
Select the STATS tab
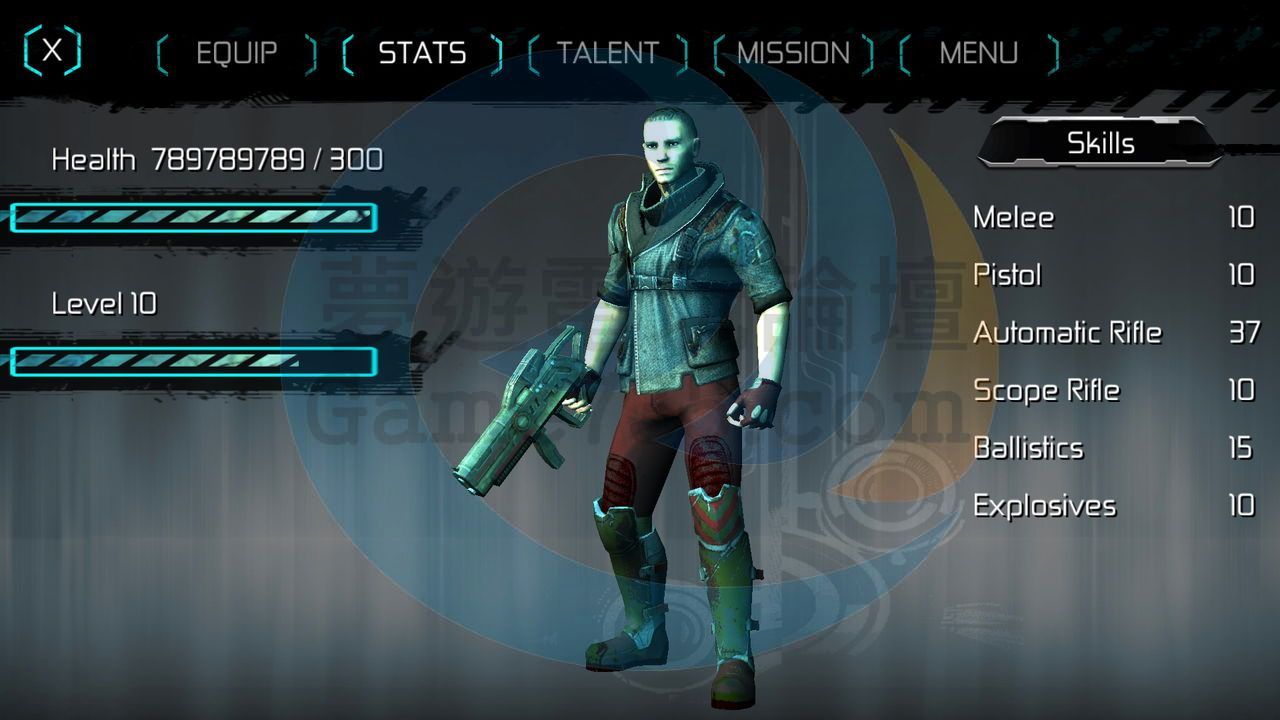[x=422, y=53]
